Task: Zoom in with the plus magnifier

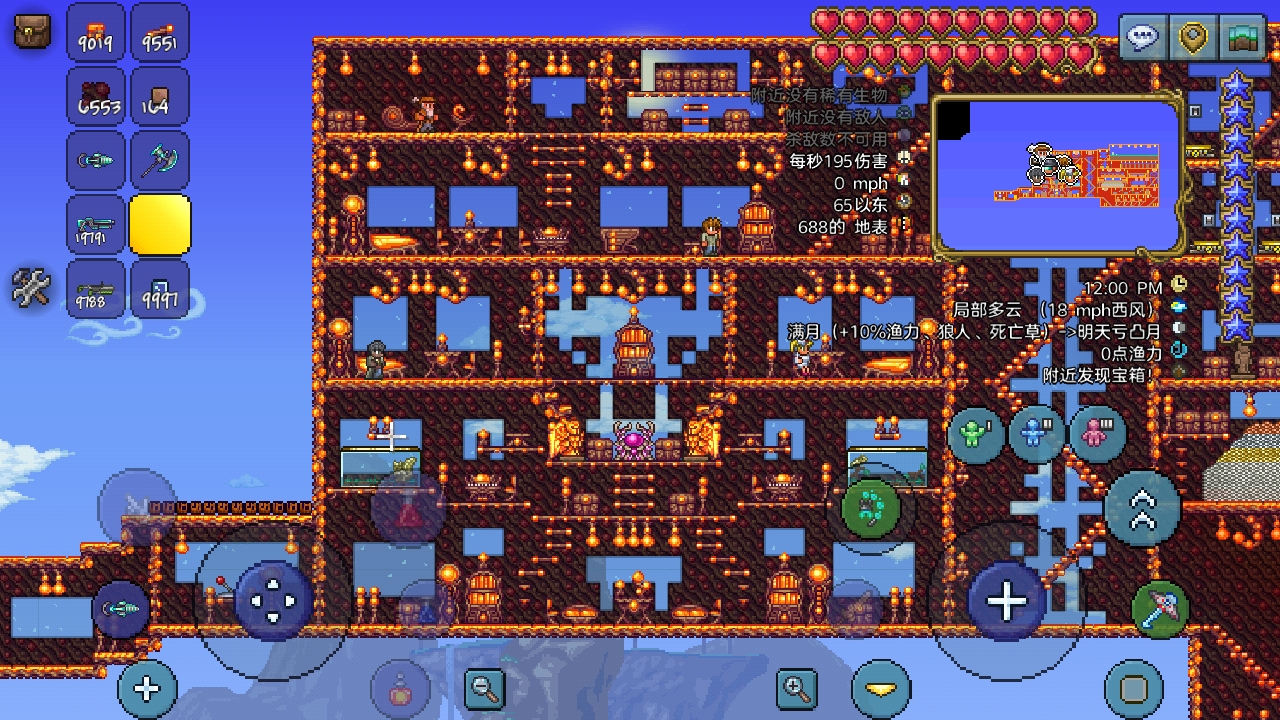Action: [x=797, y=688]
